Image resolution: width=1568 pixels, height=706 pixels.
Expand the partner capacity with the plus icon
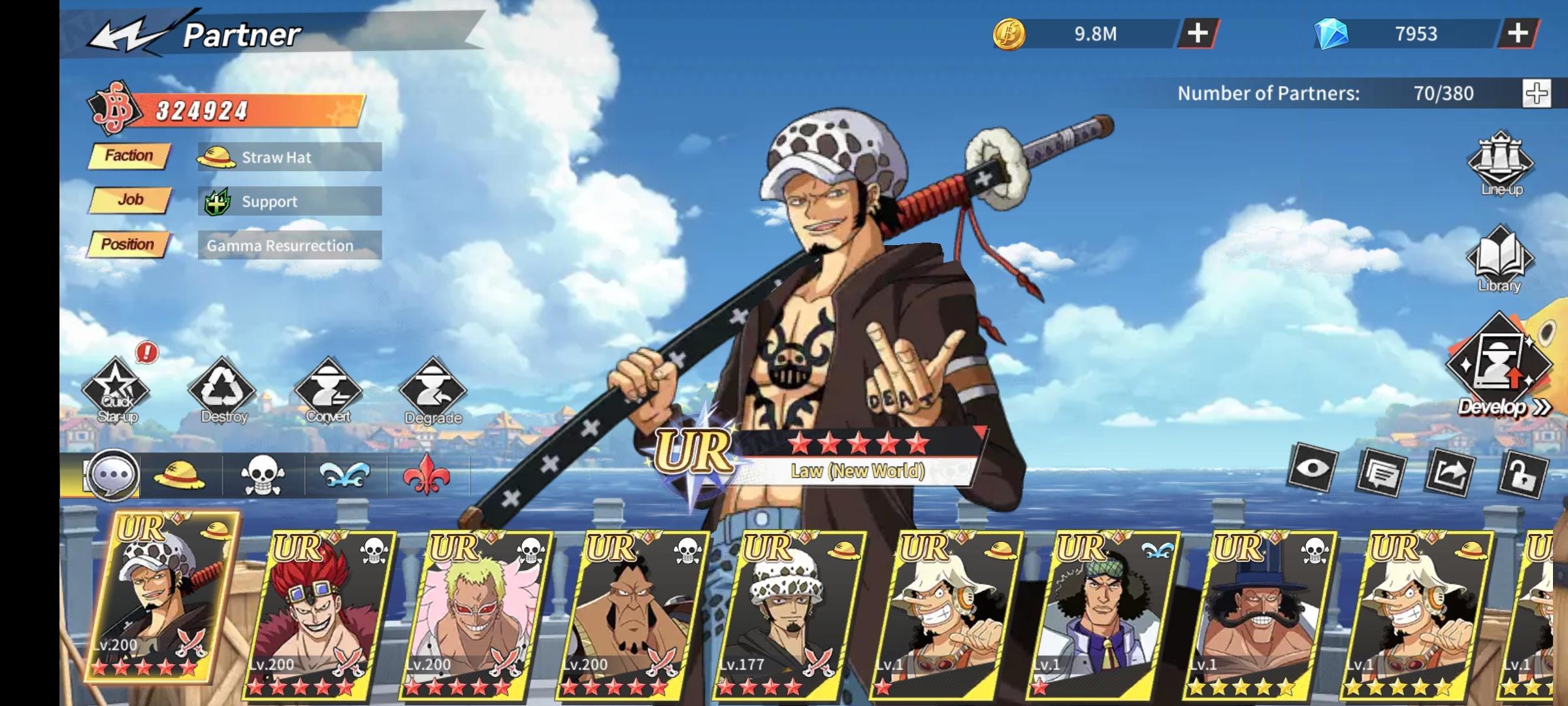click(x=1536, y=93)
